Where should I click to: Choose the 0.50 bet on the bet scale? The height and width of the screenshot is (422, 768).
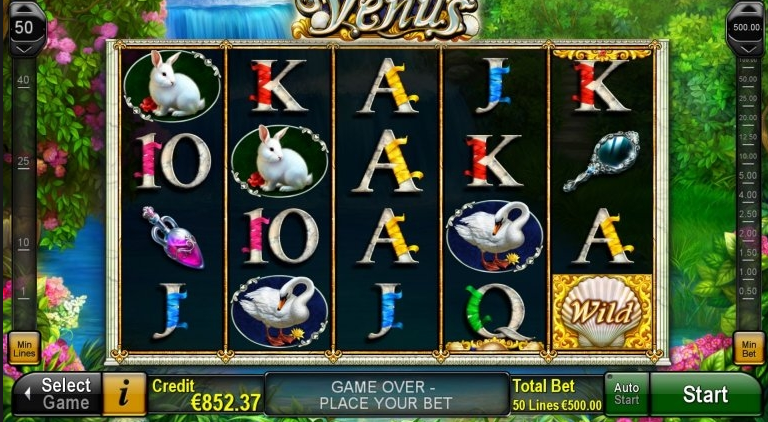747,290
